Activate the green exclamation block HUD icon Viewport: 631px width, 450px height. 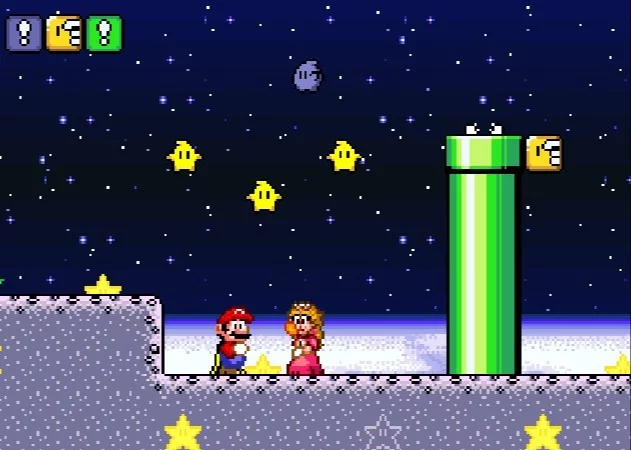click(103, 33)
